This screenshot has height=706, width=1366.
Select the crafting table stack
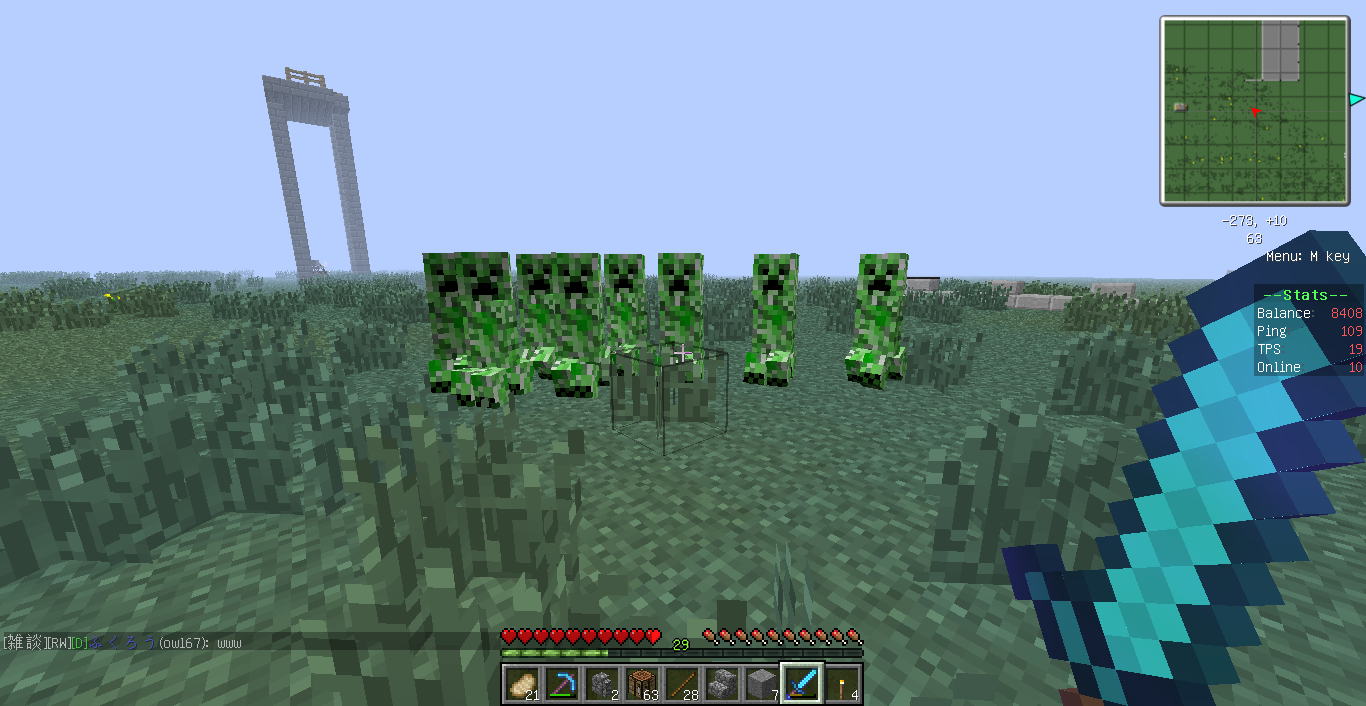coord(641,684)
